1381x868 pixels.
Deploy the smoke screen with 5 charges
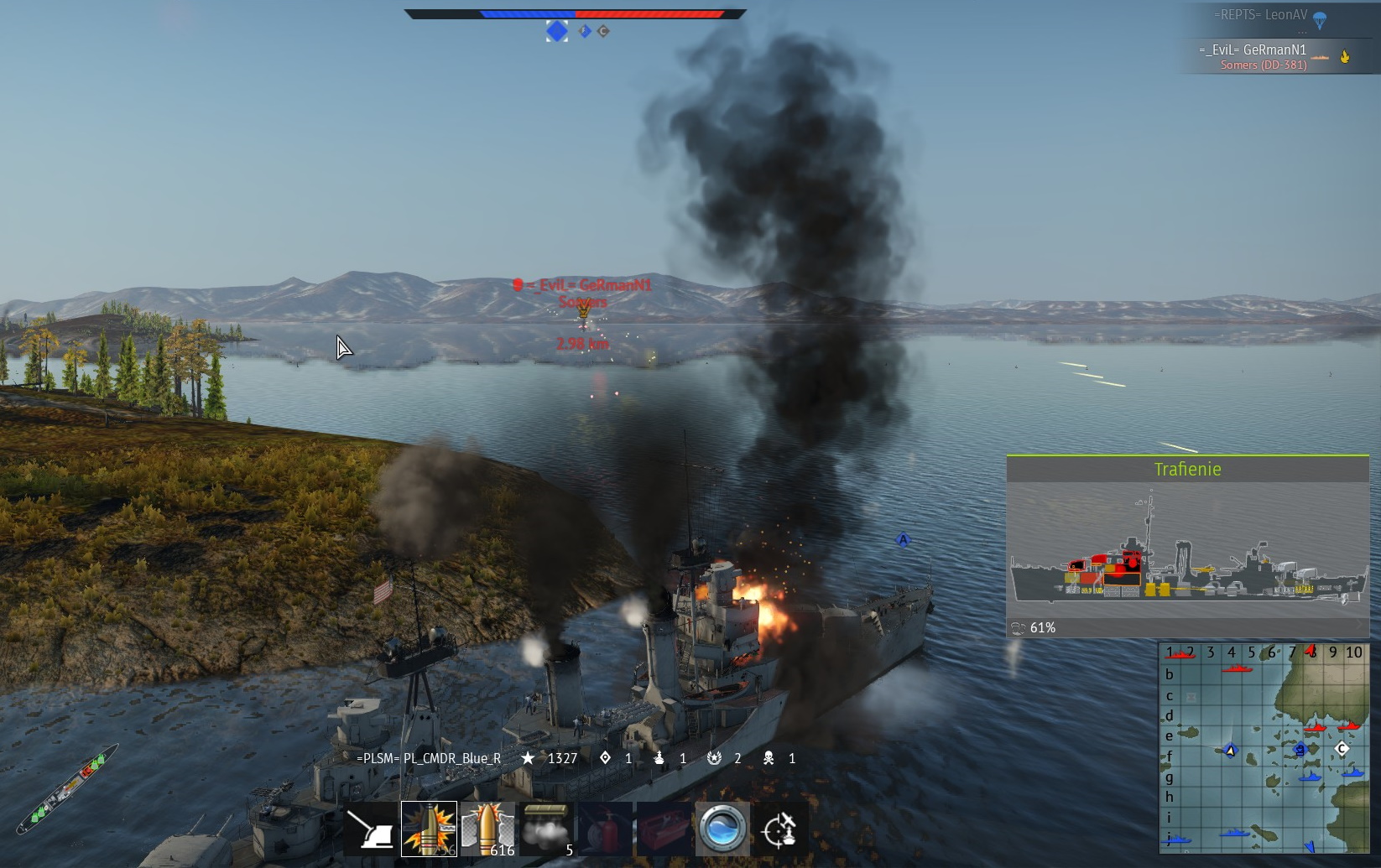[x=547, y=829]
